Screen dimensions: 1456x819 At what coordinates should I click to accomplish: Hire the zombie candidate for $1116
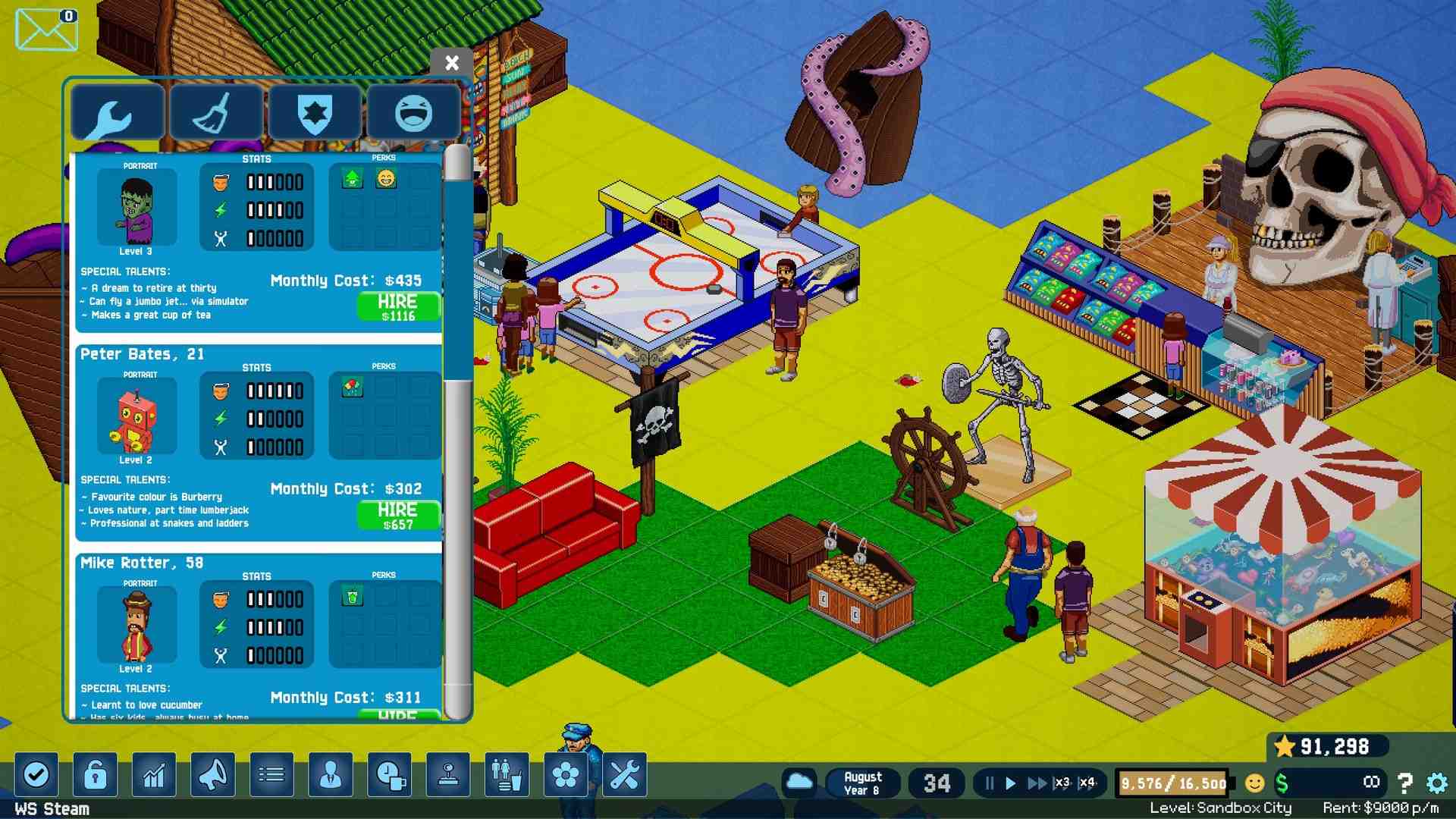coord(398,306)
